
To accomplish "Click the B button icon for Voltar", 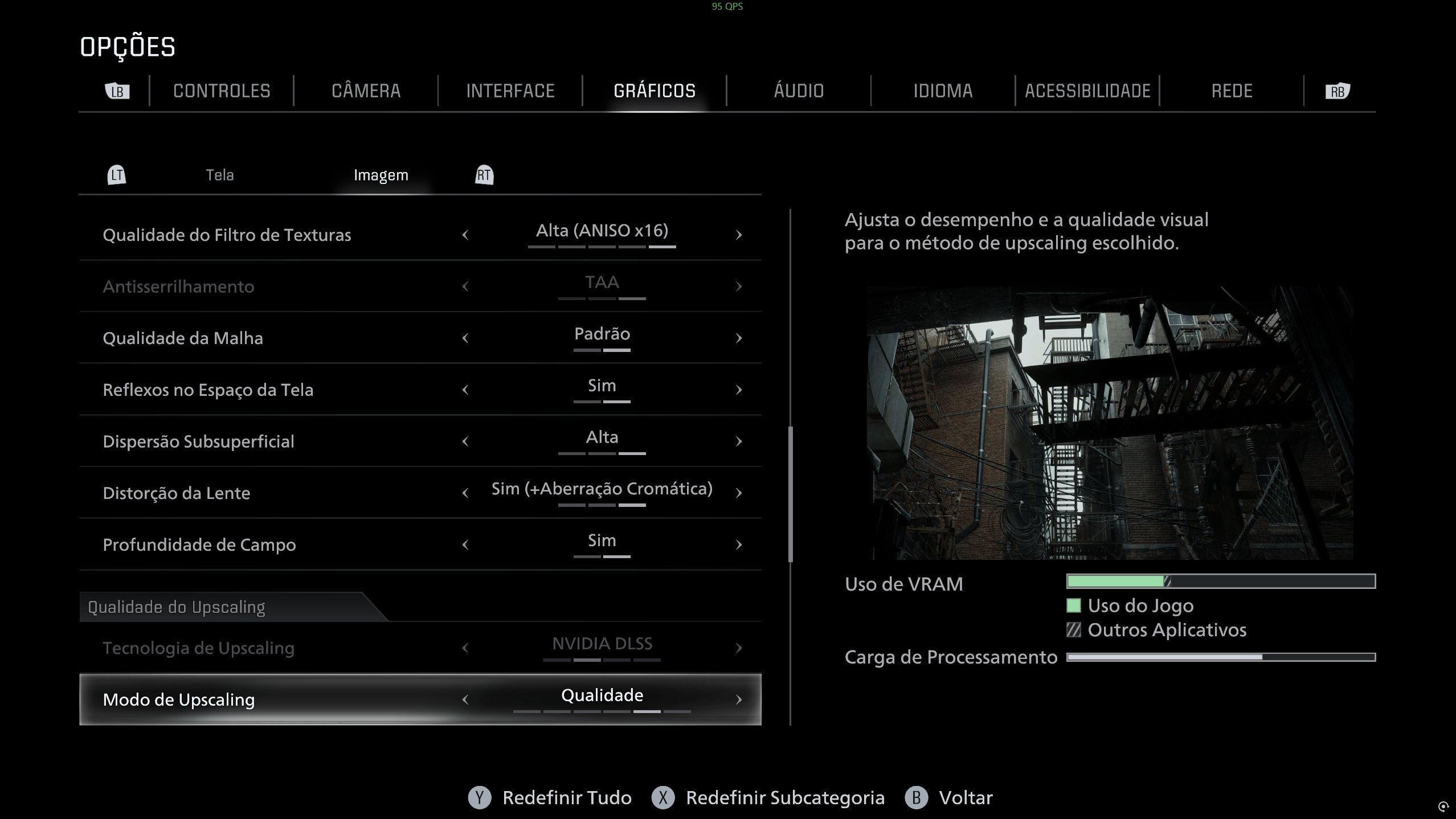I will 915,798.
